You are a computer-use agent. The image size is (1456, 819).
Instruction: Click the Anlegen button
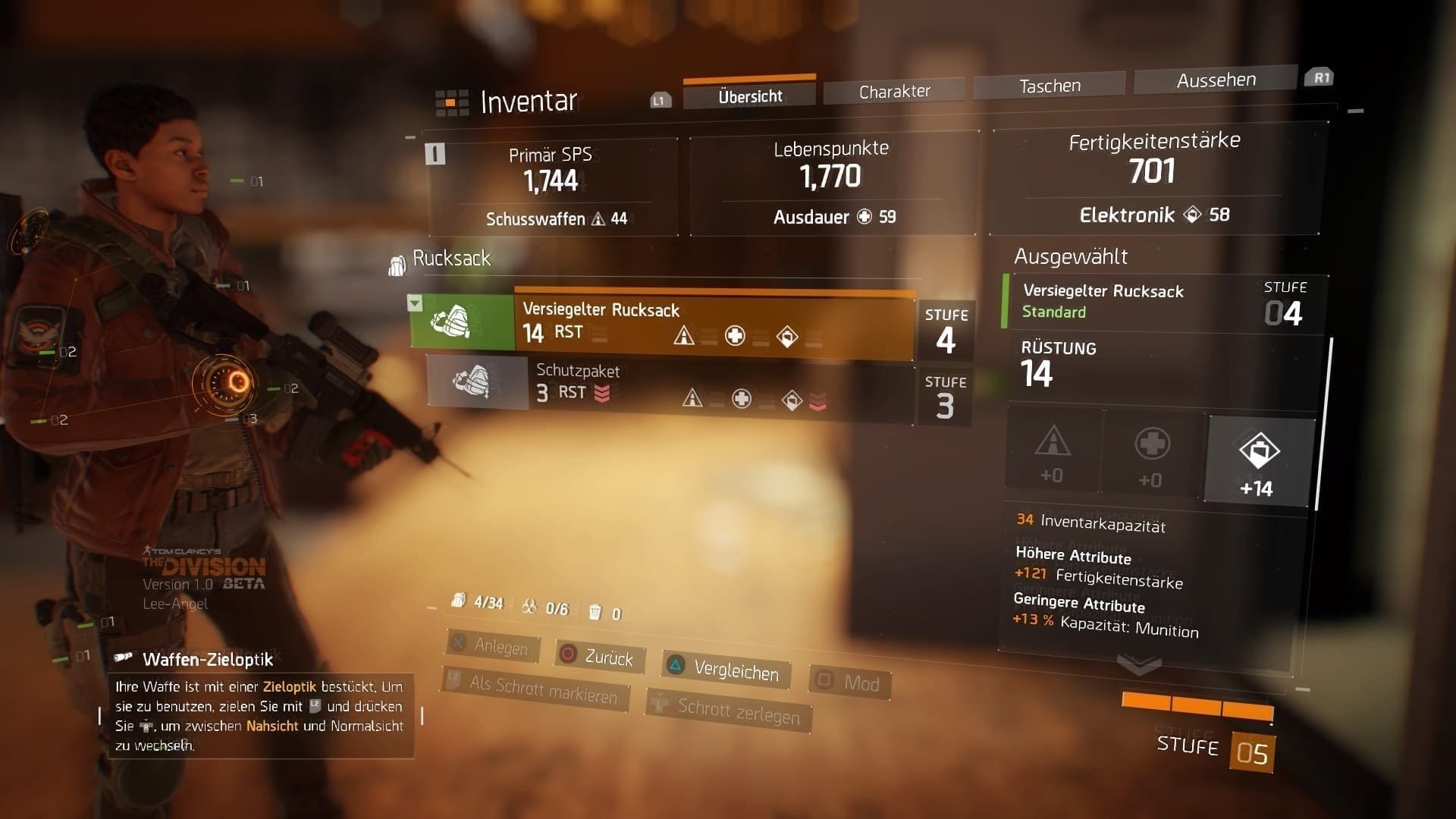(x=492, y=646)
